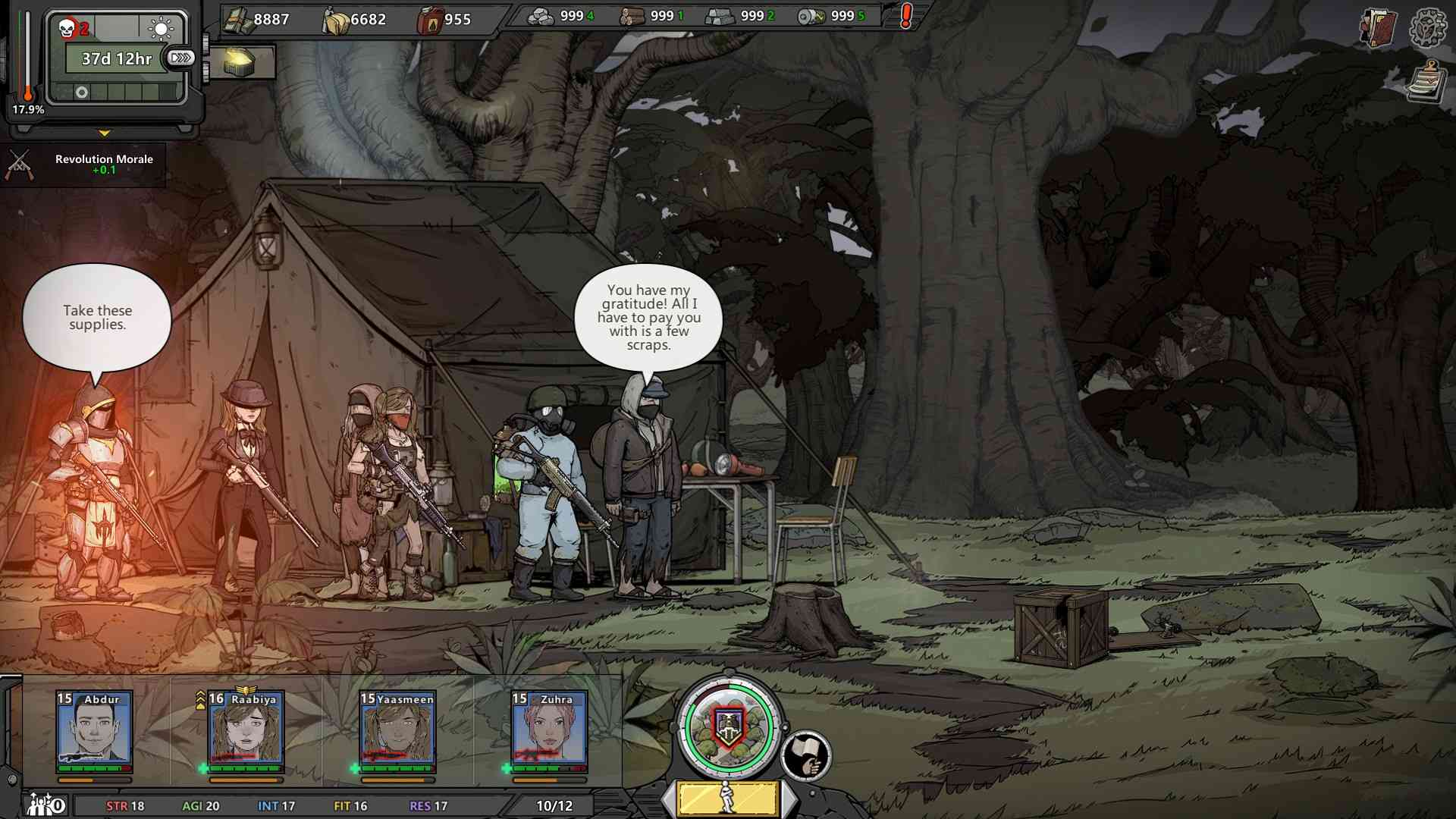Speed up time with the fast-forward button
The image size is (1456, 819).
point(180,58)
